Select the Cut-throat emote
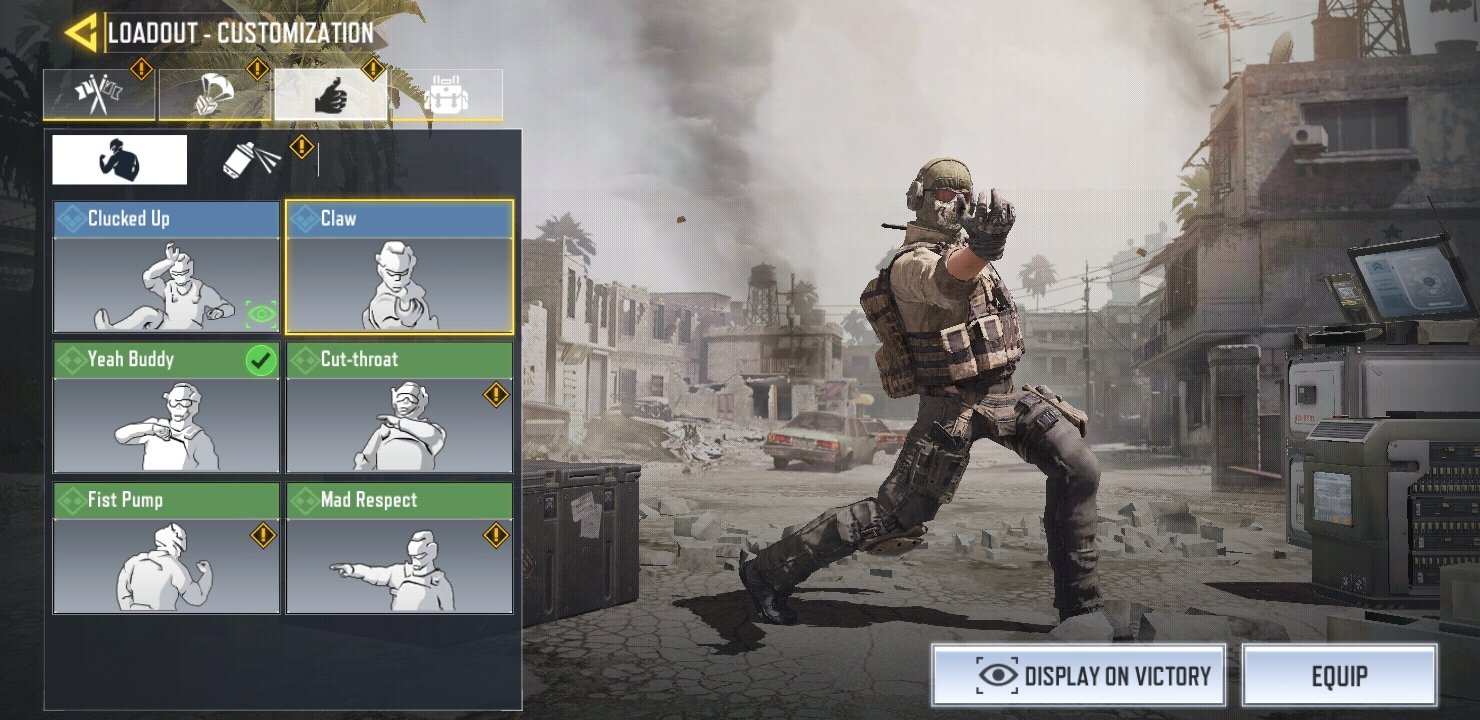Viewport: 1480px width, 720px height. click(399, 425)
